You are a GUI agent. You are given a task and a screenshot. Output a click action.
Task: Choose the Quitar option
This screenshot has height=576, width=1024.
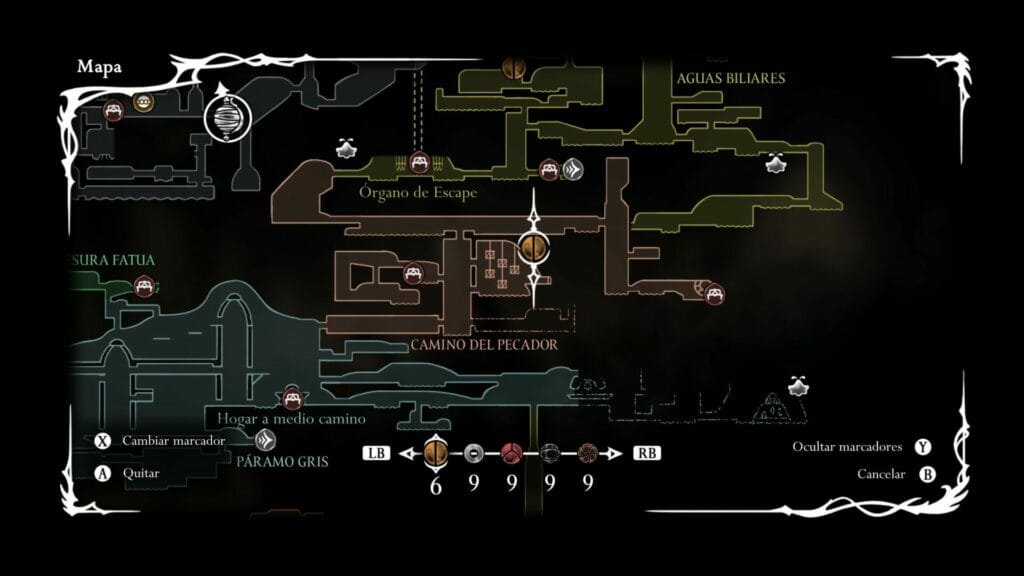point(140,473)
